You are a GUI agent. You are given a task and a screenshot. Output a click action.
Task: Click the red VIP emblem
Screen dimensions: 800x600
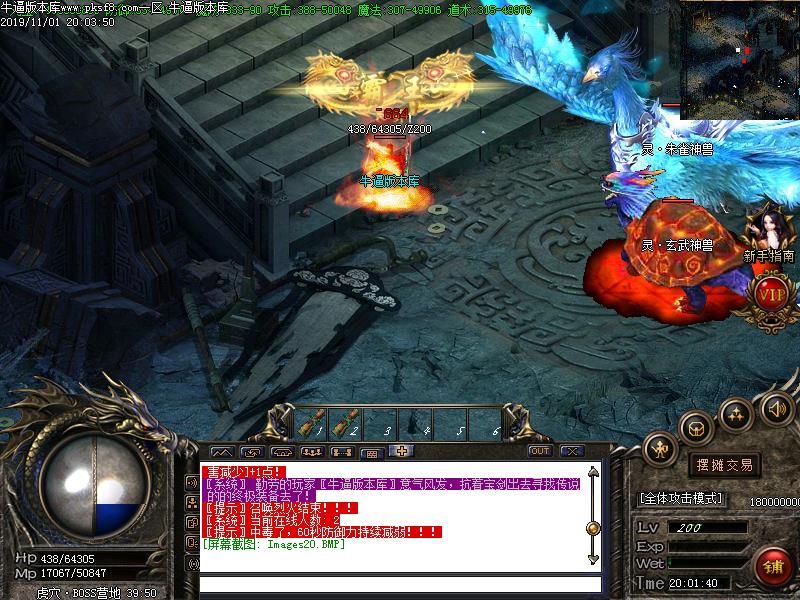tap(771, 294)
